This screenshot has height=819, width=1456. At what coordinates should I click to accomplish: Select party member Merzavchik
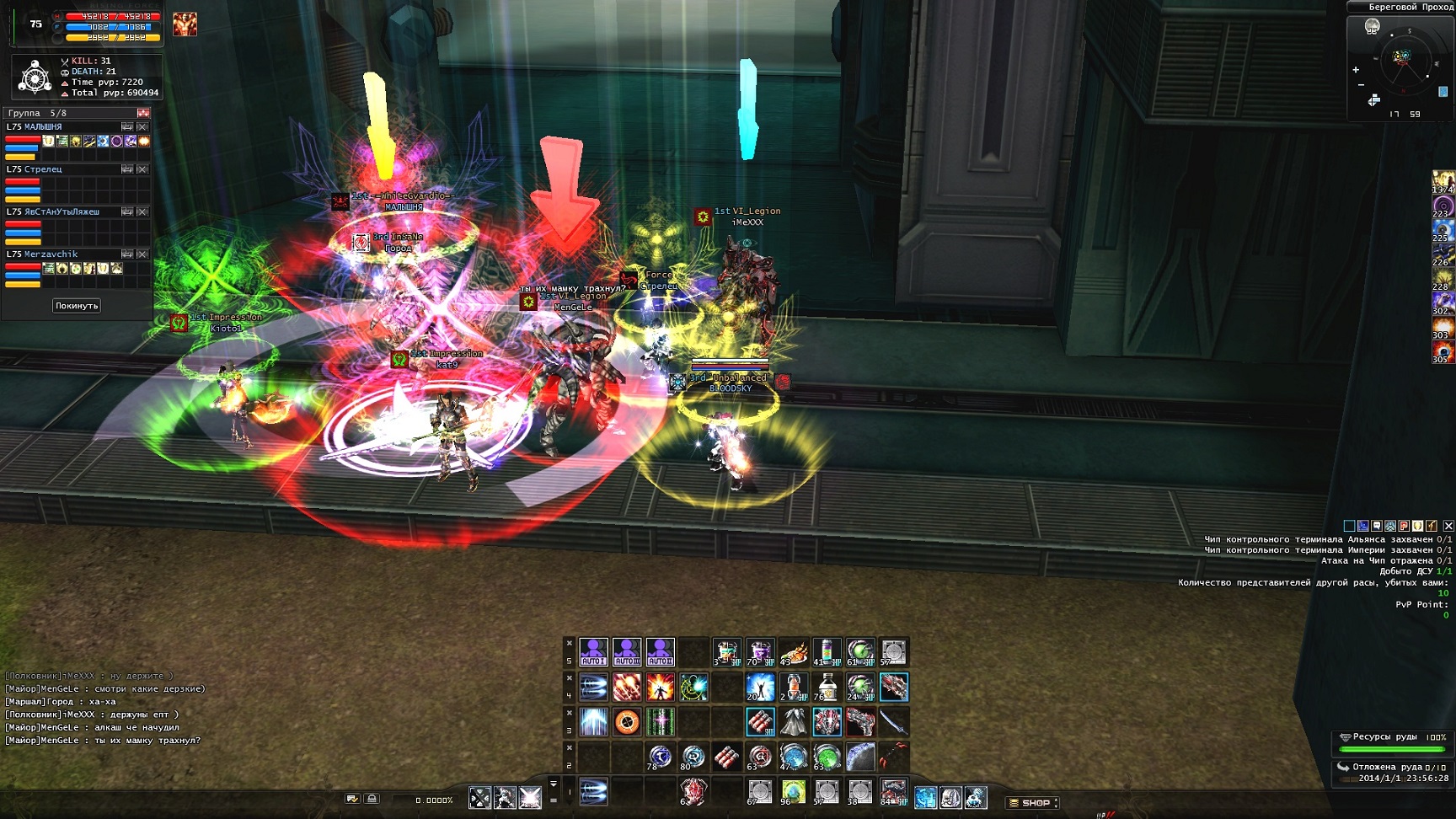coord(51,254)
